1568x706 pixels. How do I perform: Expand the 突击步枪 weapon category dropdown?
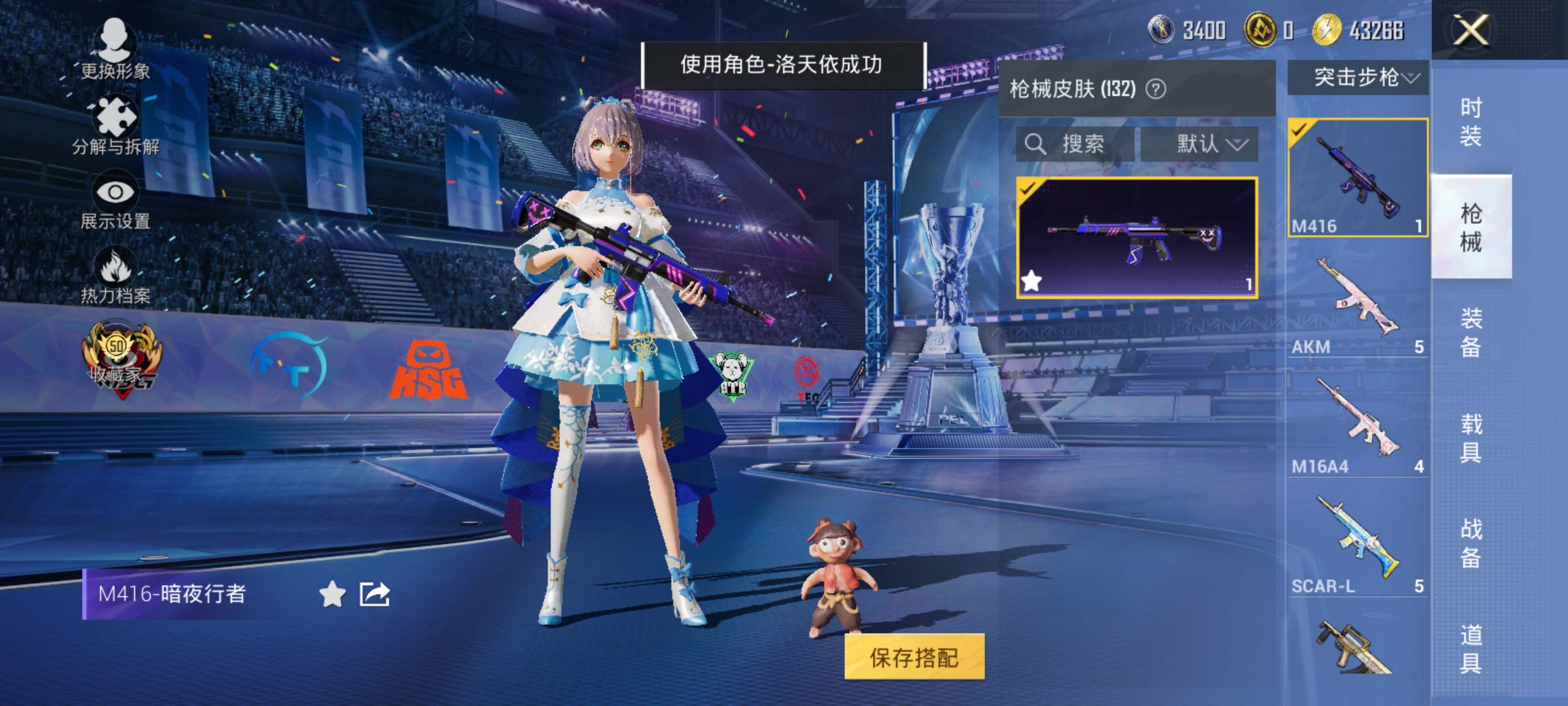[x=1362, y=78]
